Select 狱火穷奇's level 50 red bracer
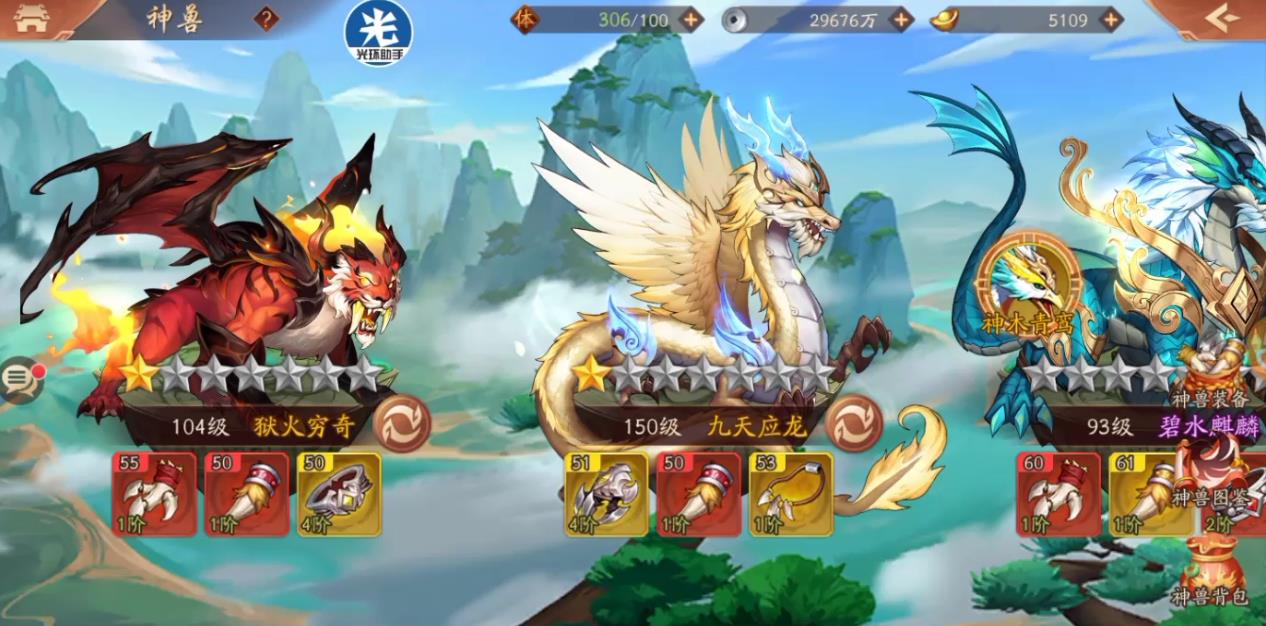The image size is (1266, 626). (x=247, y=494)
